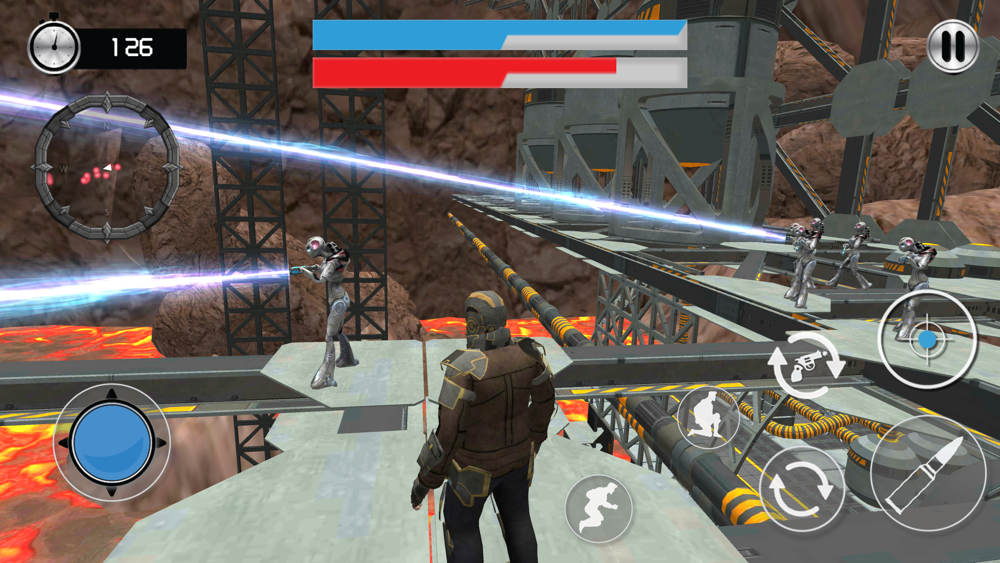This screenshot has width=1000, height=563.
Task: Tap the circular radar minimap
Action: tap(106, 168)
